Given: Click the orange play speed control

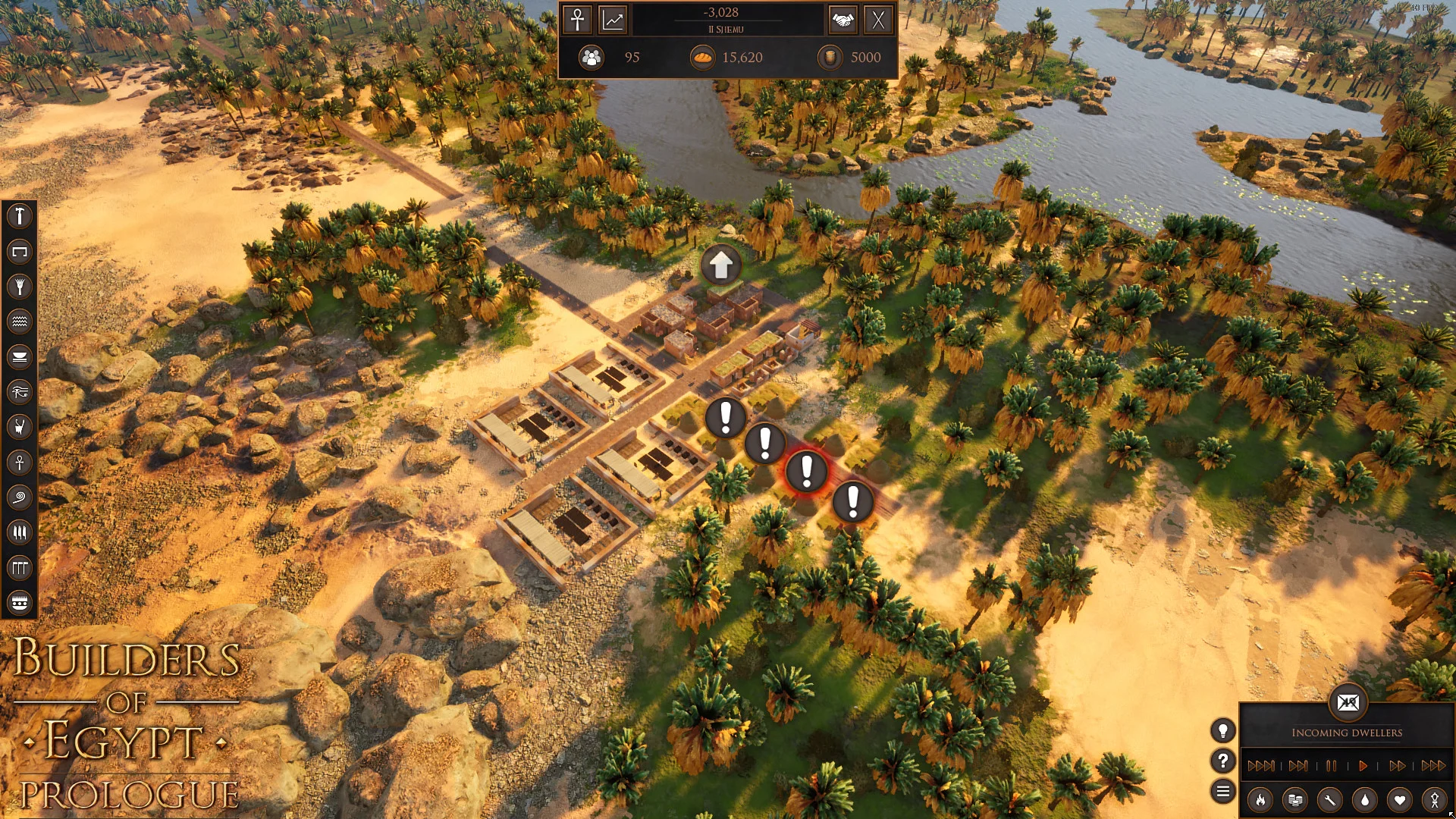Looking at the screenshot, I should pyautogui.click(x=1363, y=766).
